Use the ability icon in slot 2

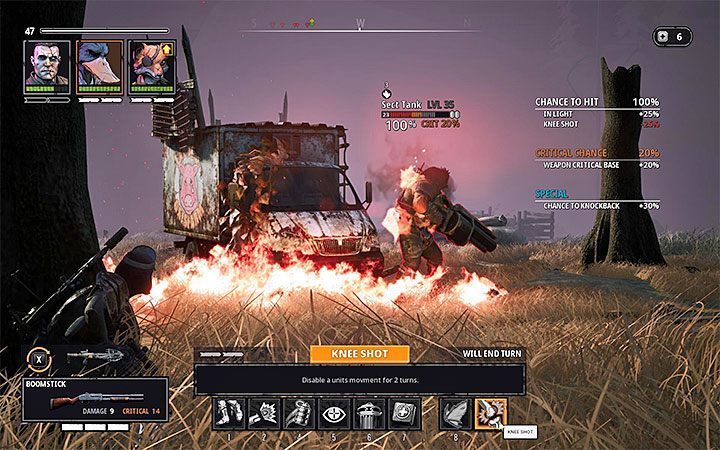tap(265, 413)
